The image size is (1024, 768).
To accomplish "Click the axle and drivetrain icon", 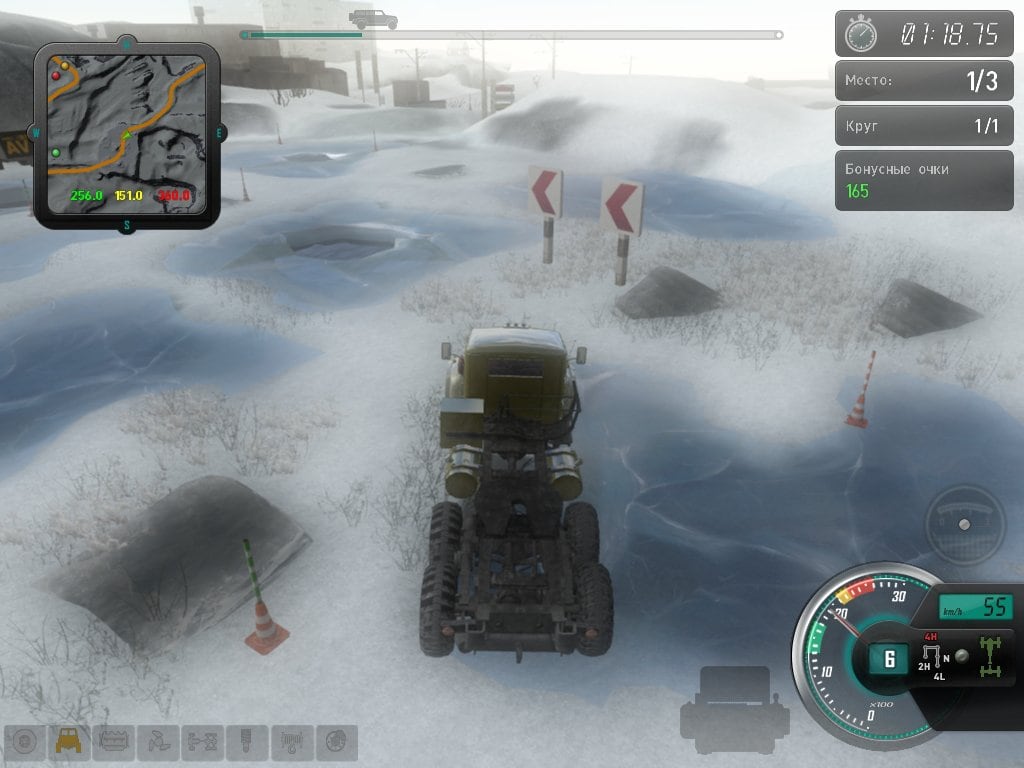I will pyautogui.click(x=202, y=742).
